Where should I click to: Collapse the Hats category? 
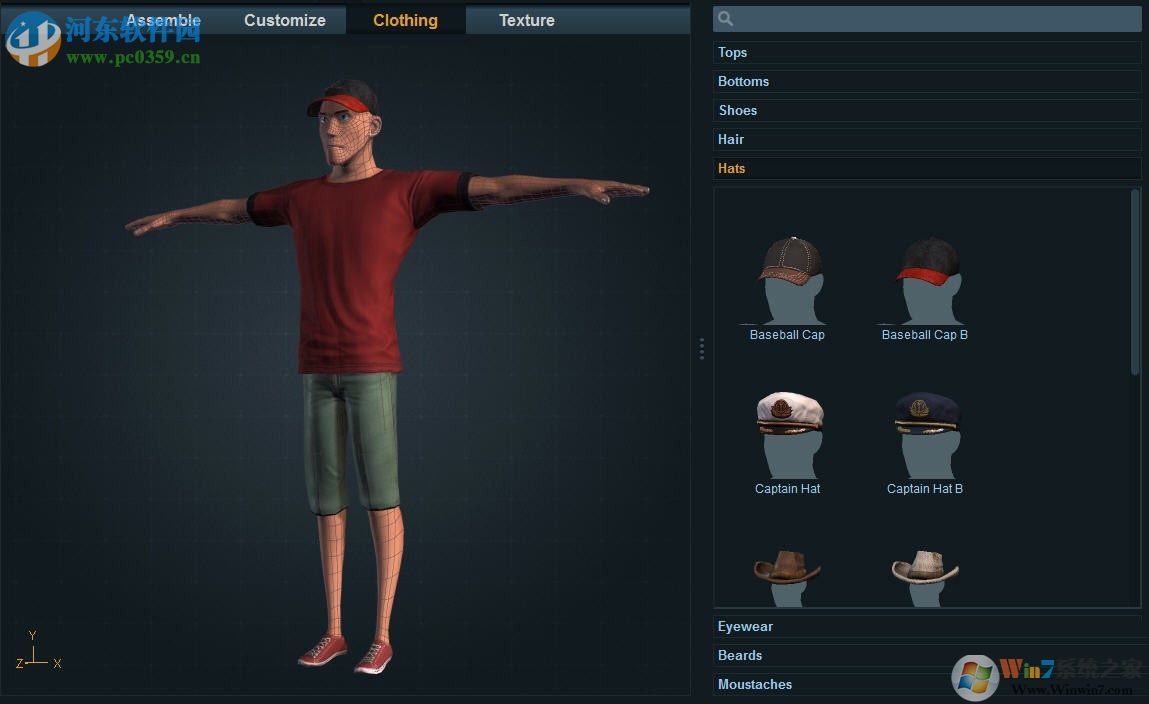pyautogui.click(x=927, y=168)
